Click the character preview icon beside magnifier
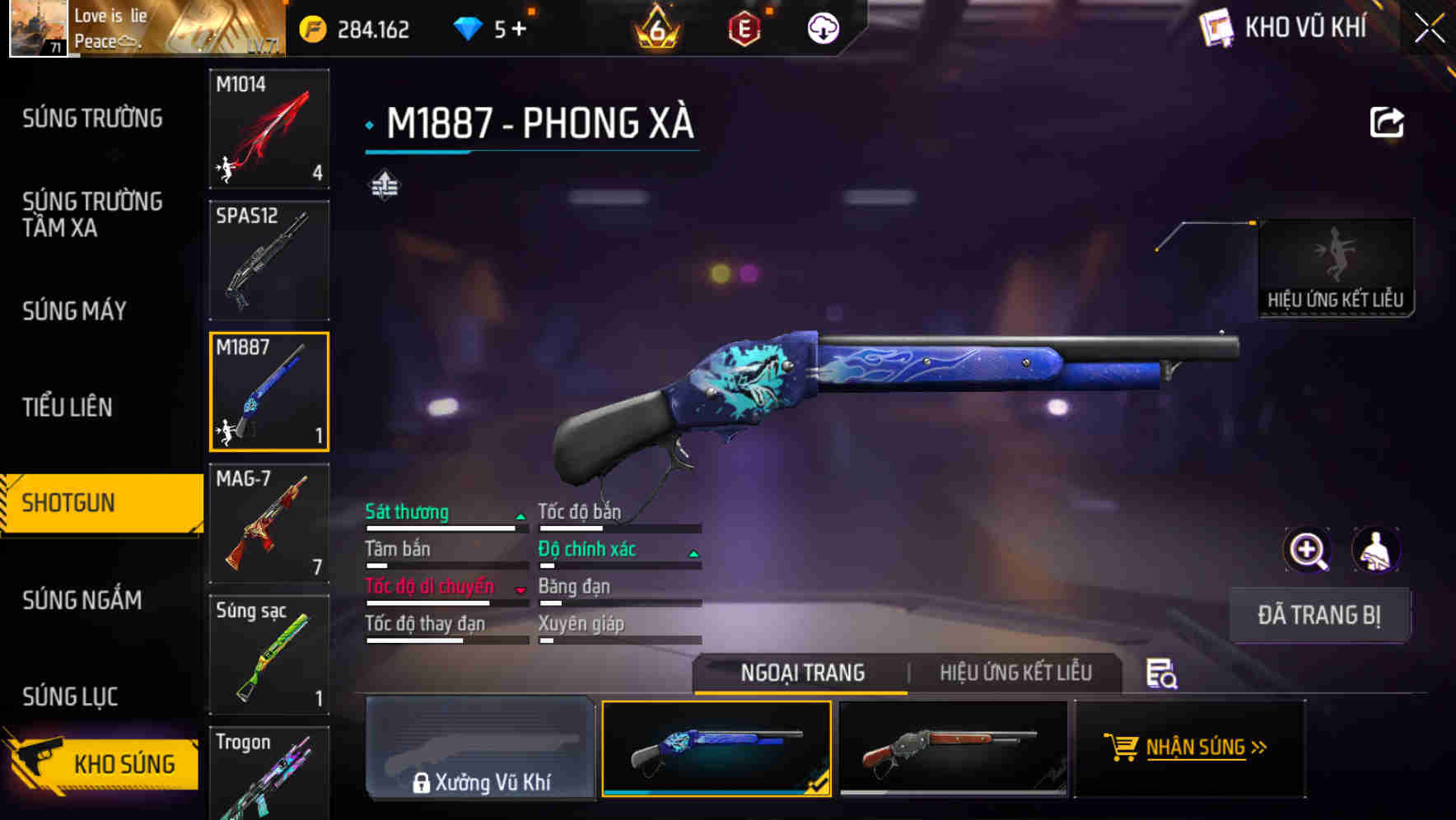The height and width of the screenshot is (820, 1456). [1375, 550]
